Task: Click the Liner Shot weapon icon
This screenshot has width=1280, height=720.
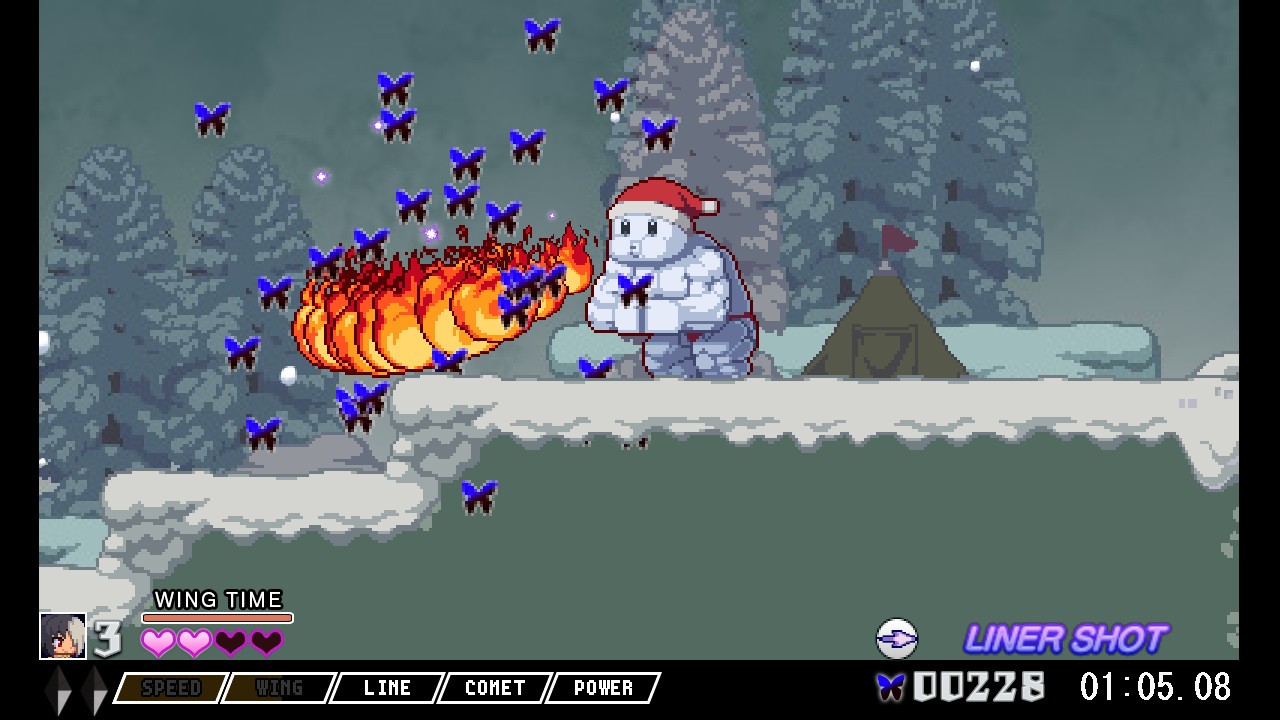Action: coord(896,638)
